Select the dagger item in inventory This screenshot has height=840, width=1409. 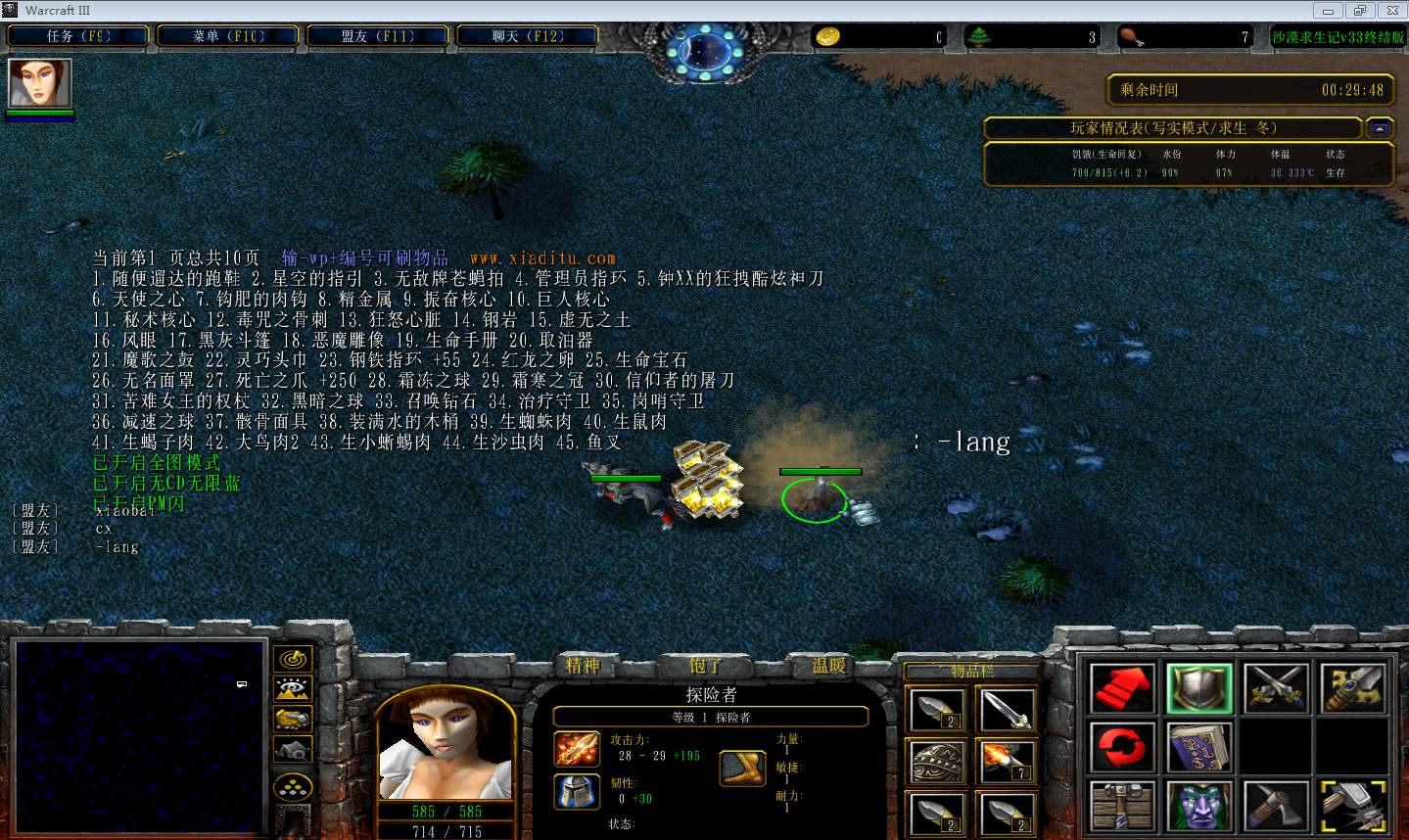coord(1006,709)
